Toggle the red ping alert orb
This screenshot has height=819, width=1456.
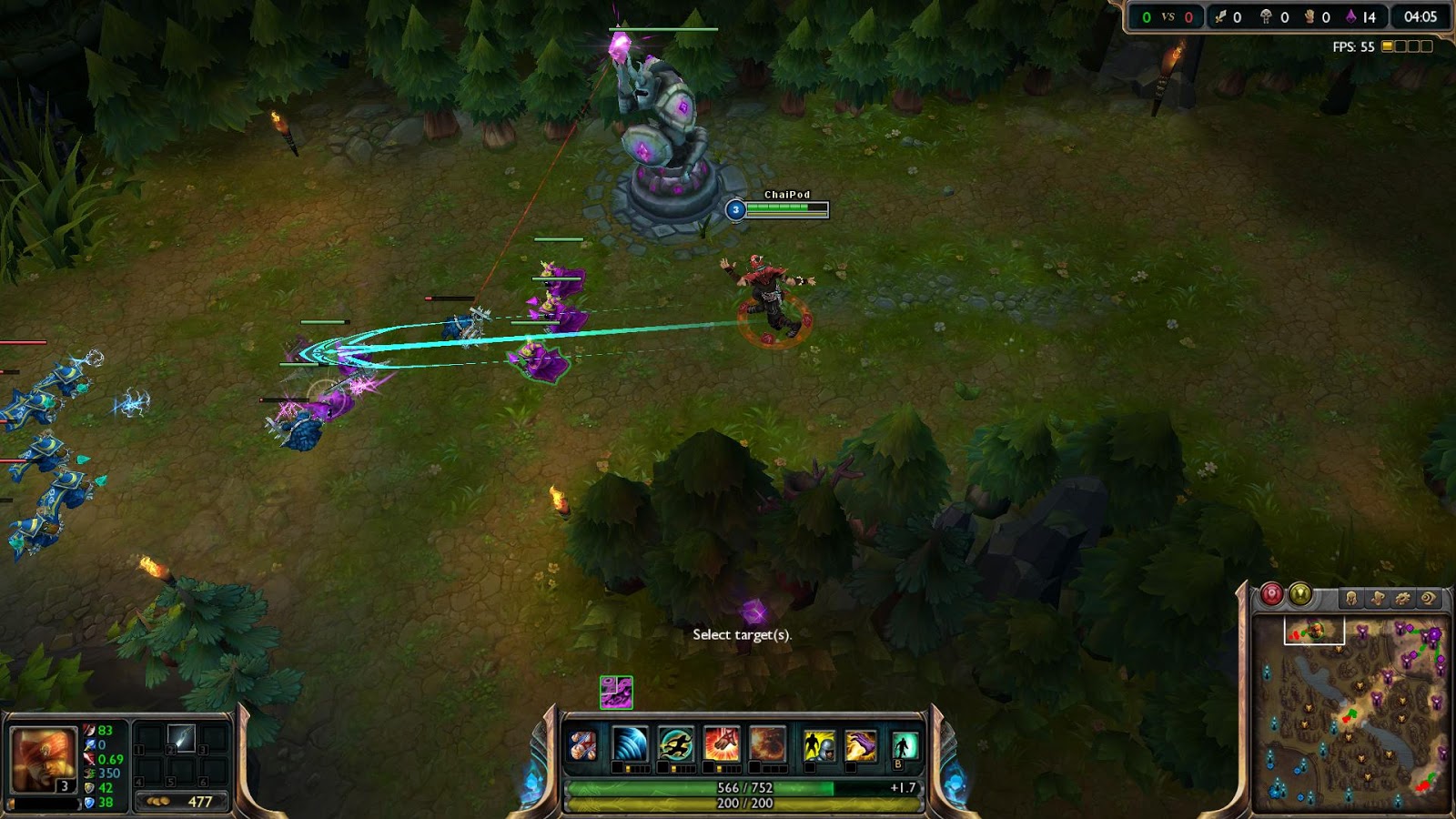tap(1271, 597)
